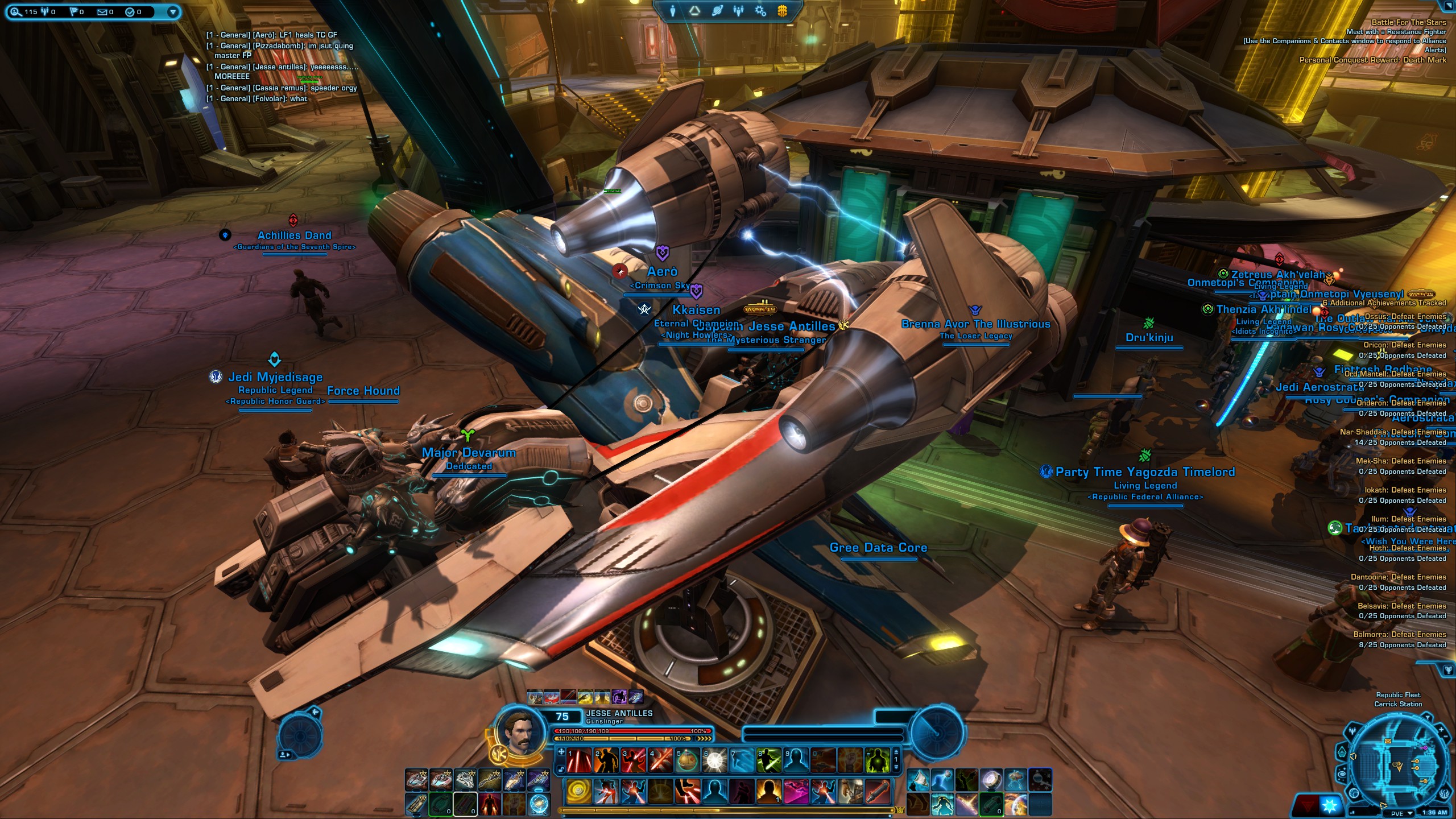Image resolution: width=1456 pixels, height=819 pixels.
Task: Open Group Finder via the three-figures icon
Action: click(738, 11)
